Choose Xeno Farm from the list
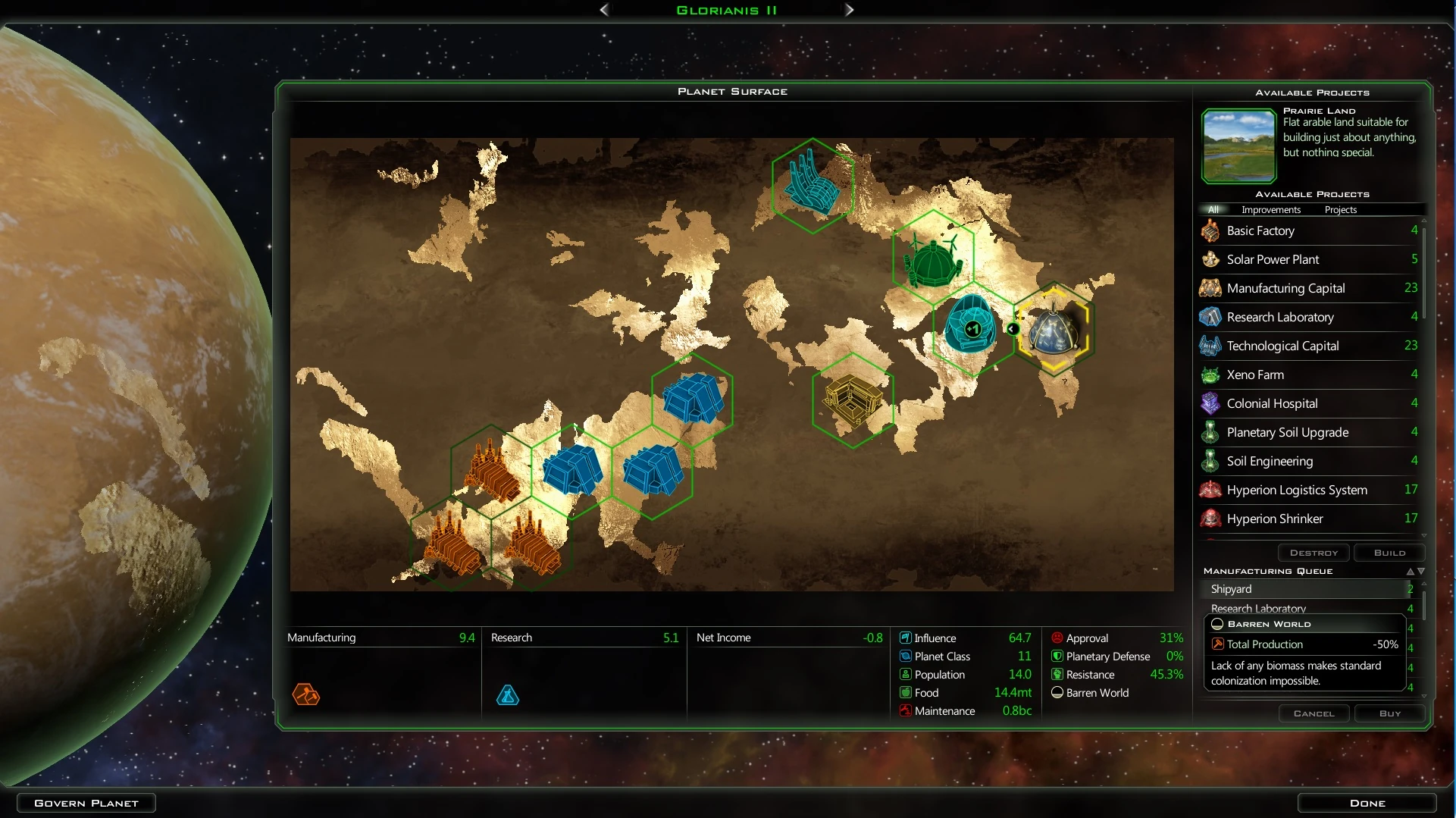The width and height of the screenshot is (1456, 818). tap(1255, 375)
